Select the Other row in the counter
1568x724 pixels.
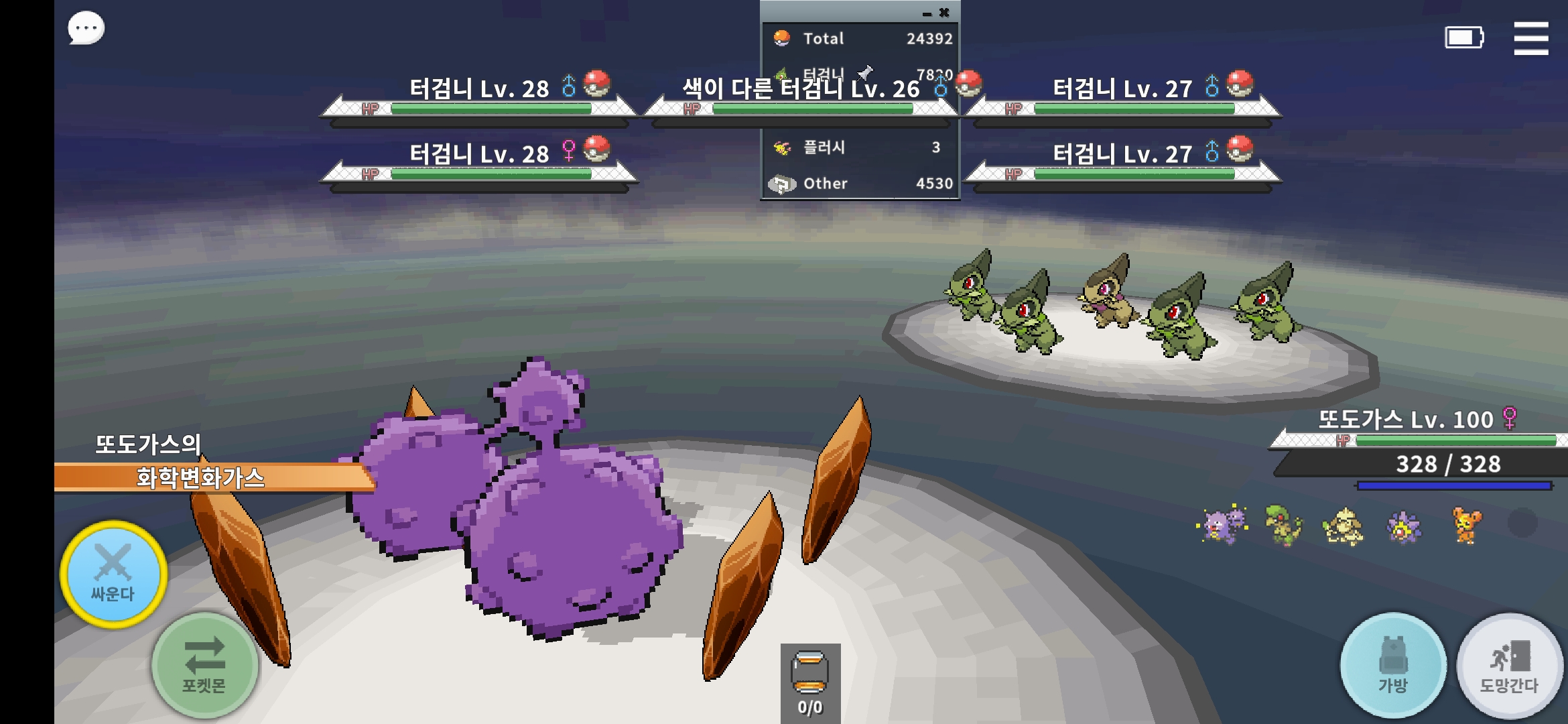[860, 183]
